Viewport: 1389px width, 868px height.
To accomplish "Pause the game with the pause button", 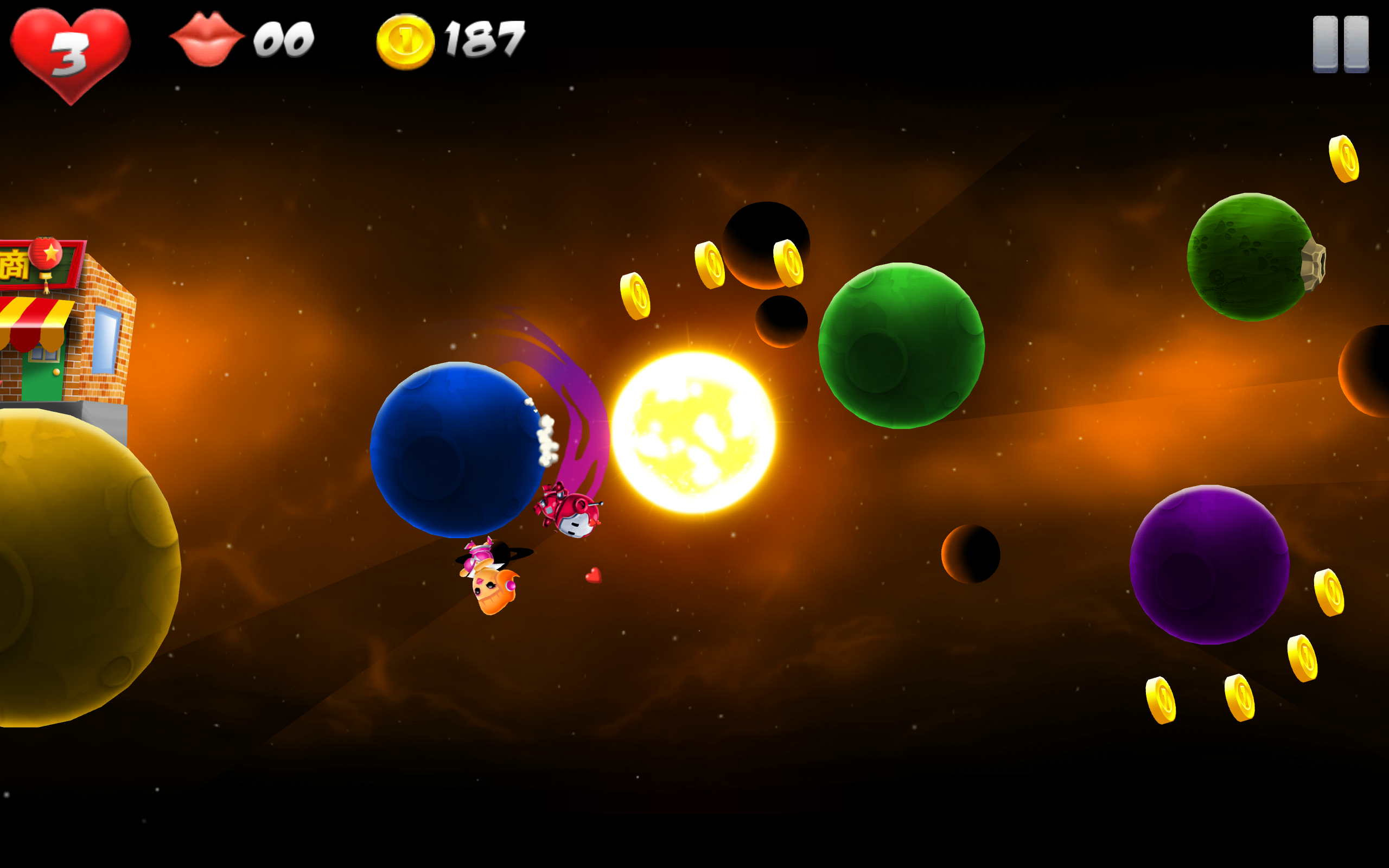I will (1340, 44).
